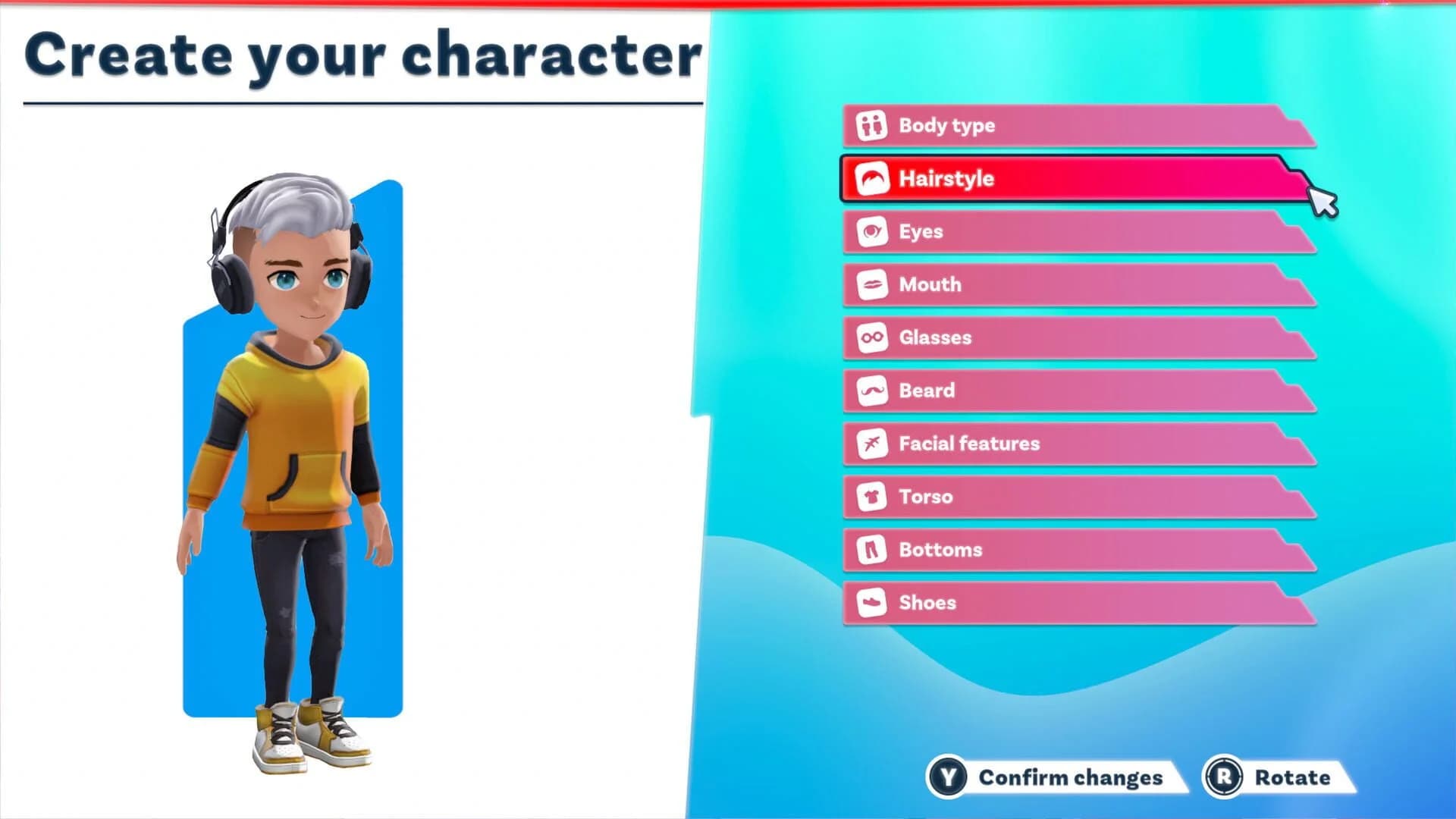The width and height of the screenshot is (1456, 819).
Task: Click the highlighted Hairstyle bar
Action: pos(1062,178)
